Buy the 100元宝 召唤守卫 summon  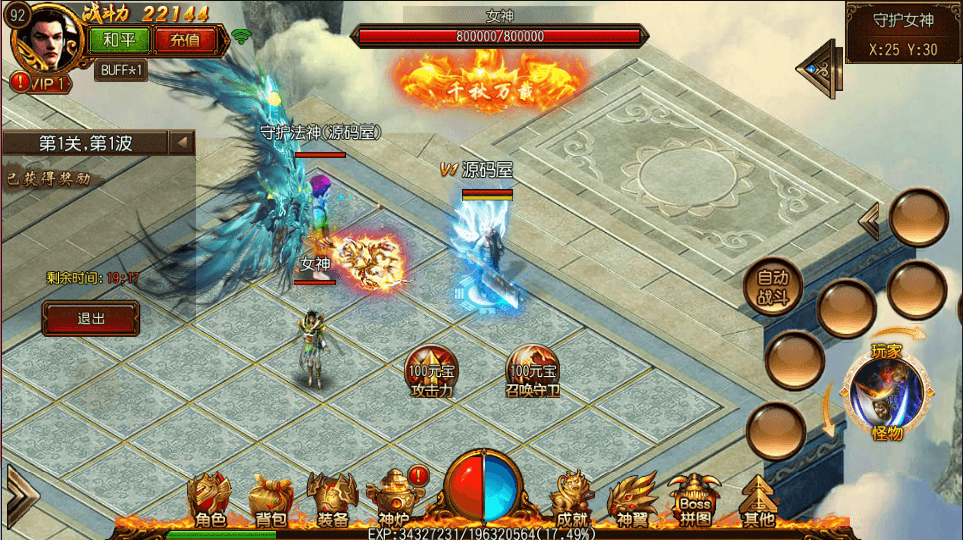(x=532, y=372)
